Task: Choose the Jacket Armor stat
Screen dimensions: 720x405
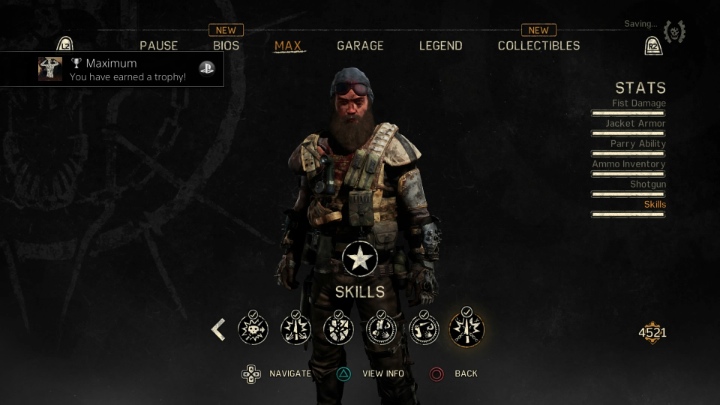Action: click(635, 124)
